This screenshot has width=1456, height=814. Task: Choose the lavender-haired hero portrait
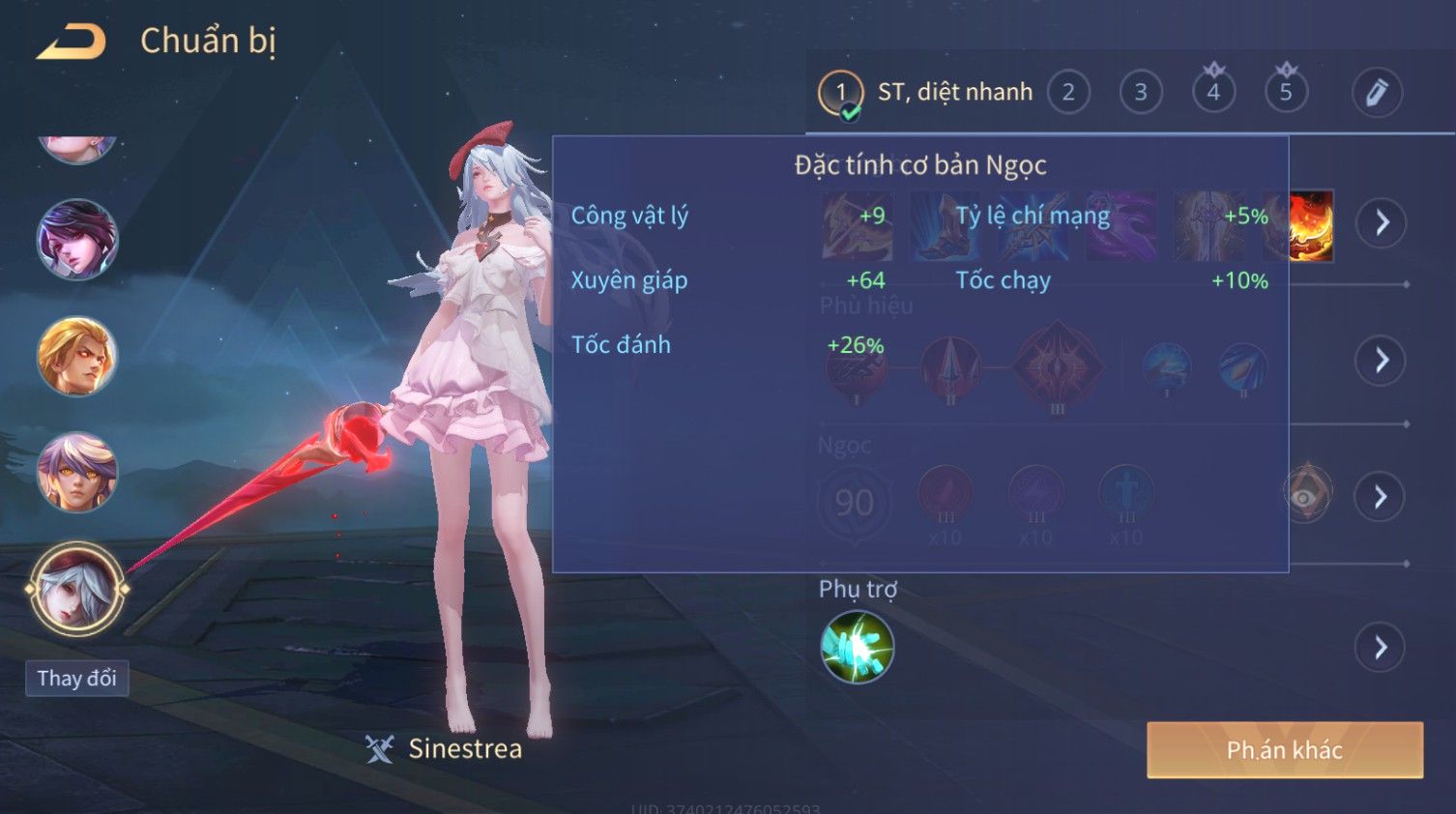tap(77, 472)
